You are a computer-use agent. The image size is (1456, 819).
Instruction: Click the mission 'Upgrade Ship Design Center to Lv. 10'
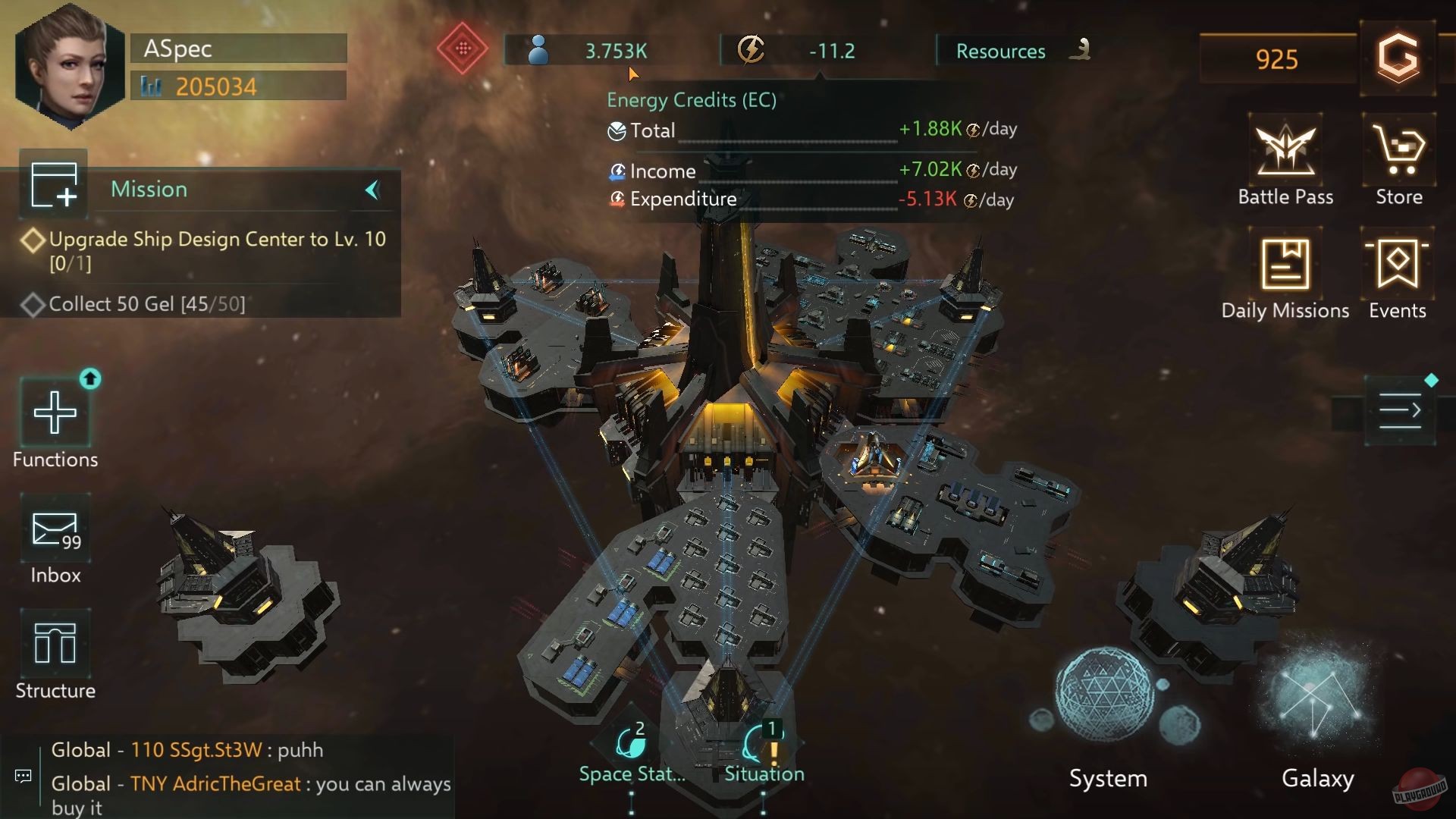coord(217,239)
